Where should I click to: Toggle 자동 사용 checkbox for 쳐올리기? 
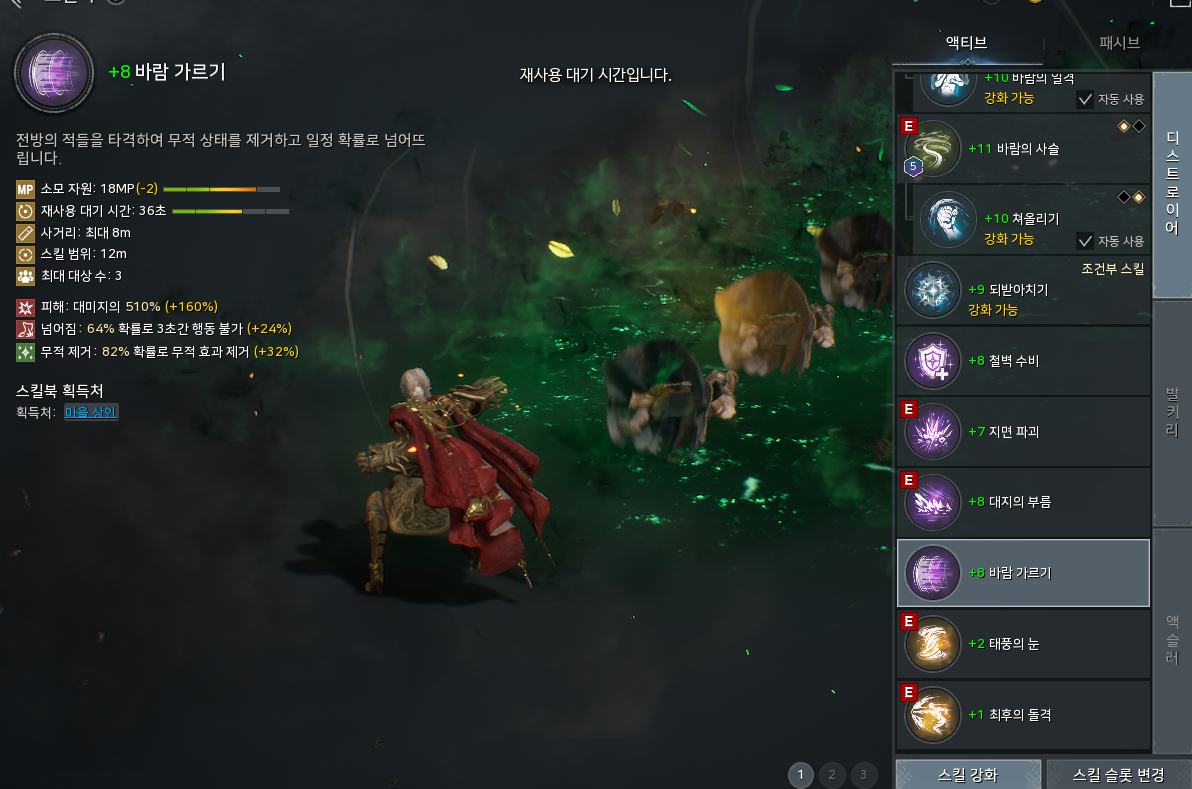click(1084, 240)
